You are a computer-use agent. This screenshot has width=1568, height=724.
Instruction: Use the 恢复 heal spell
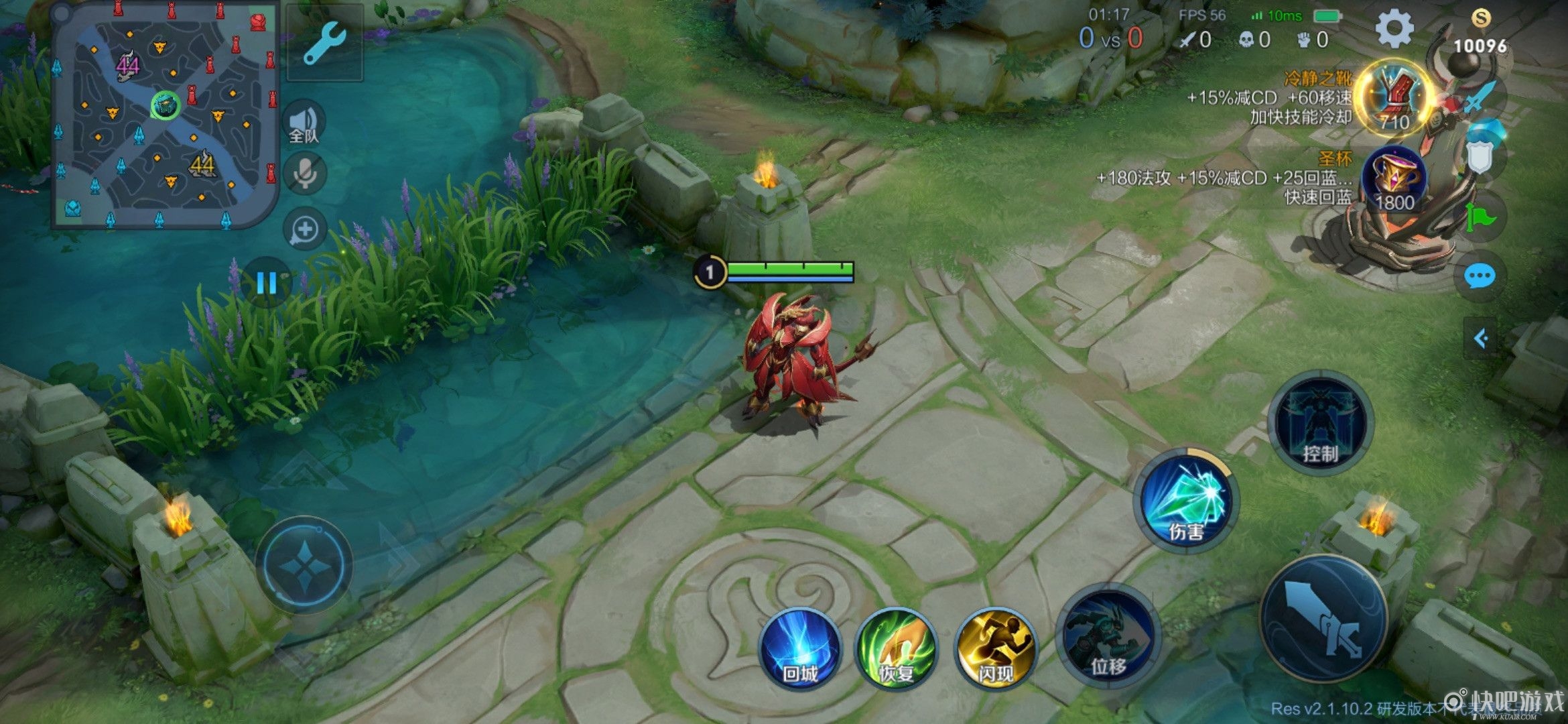coord(897,648)
